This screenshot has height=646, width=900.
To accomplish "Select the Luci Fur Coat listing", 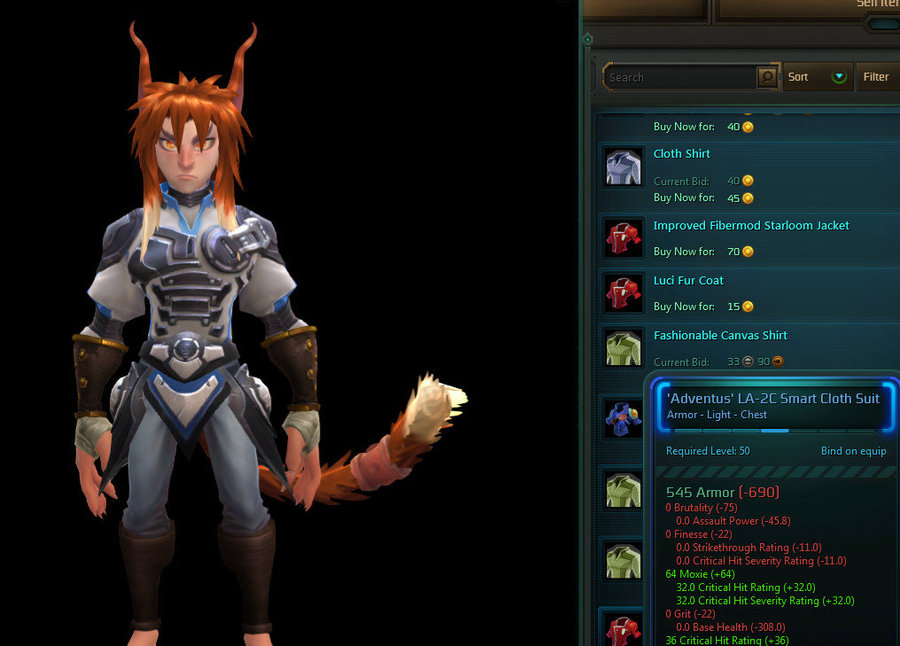I will [x=688, y=281].
